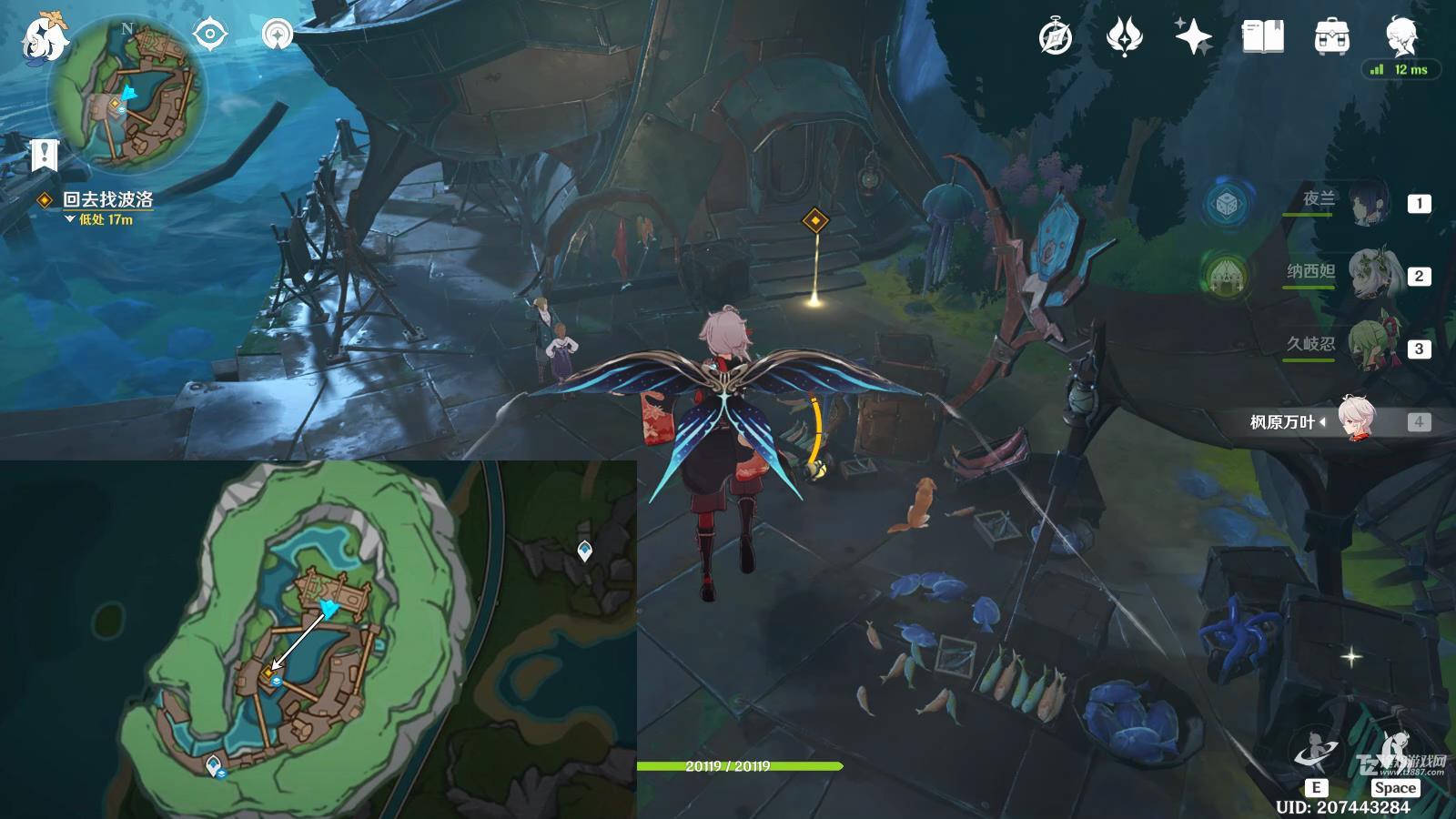The image size is (1456, 819).
Task: Select the tracked quest 回去找波洛
Action: (x=107, y=199)
